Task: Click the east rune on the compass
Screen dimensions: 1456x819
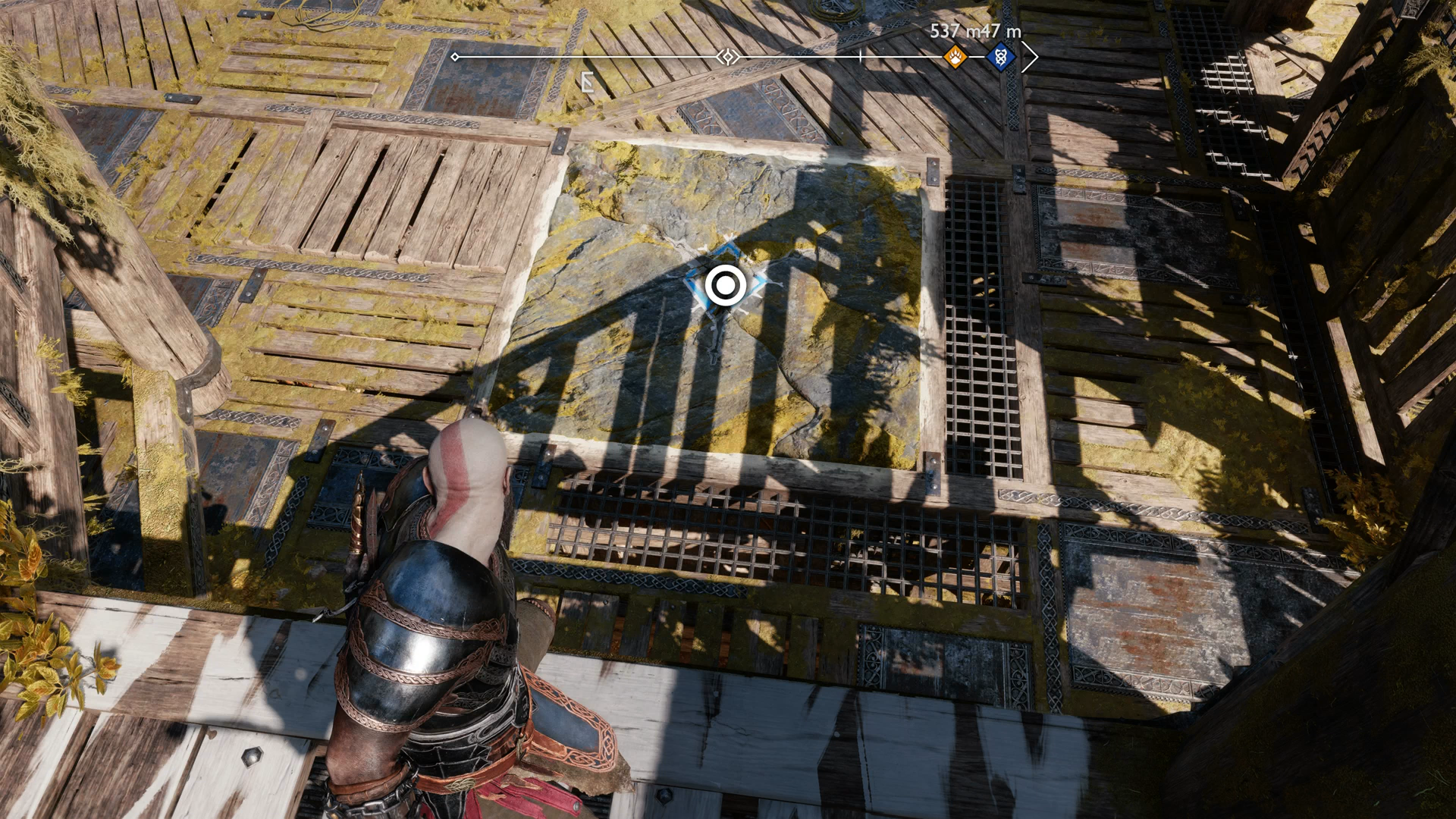Action: point(587,82)
